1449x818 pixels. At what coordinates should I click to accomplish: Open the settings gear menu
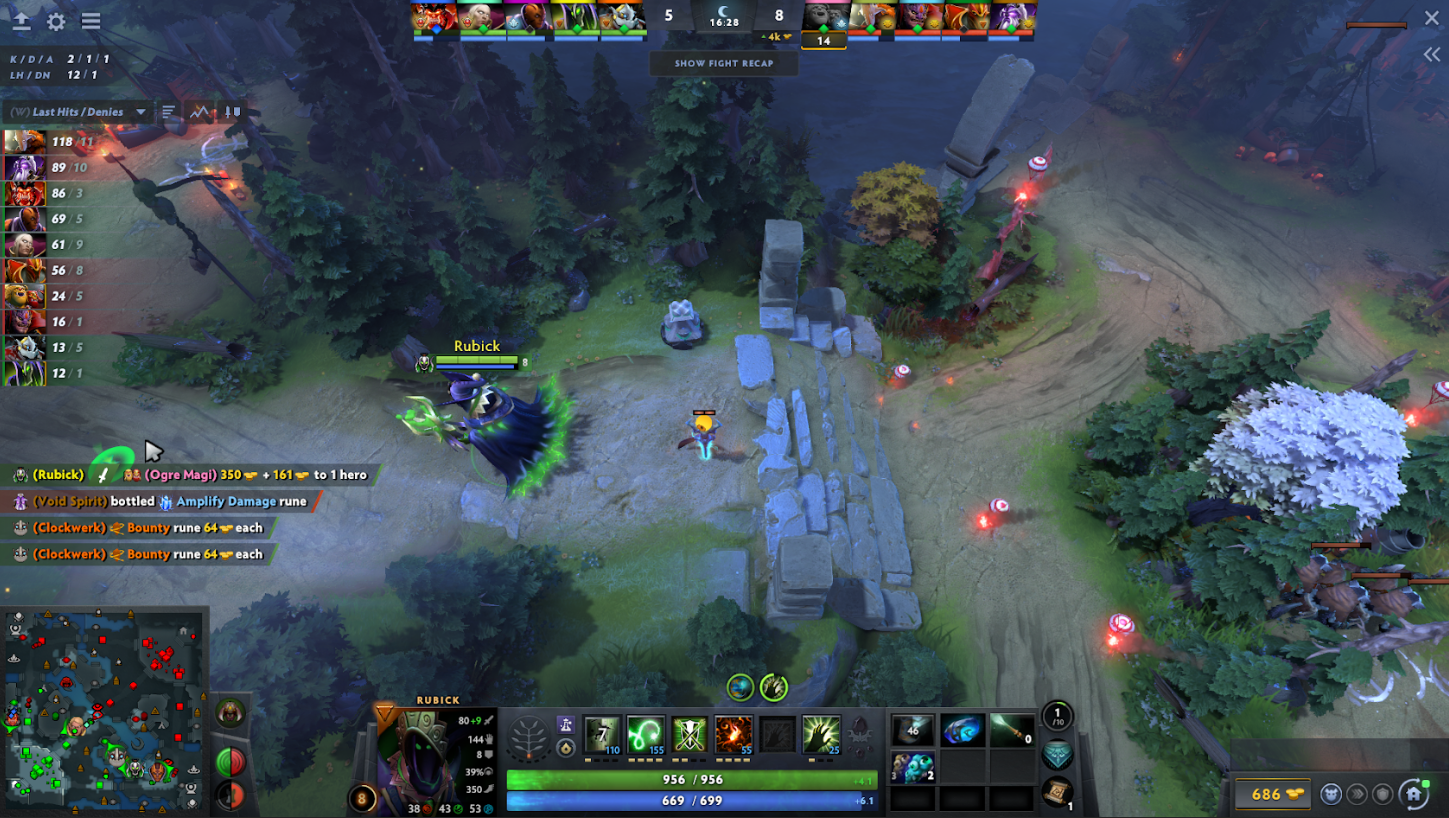click(x=56, y=21)
